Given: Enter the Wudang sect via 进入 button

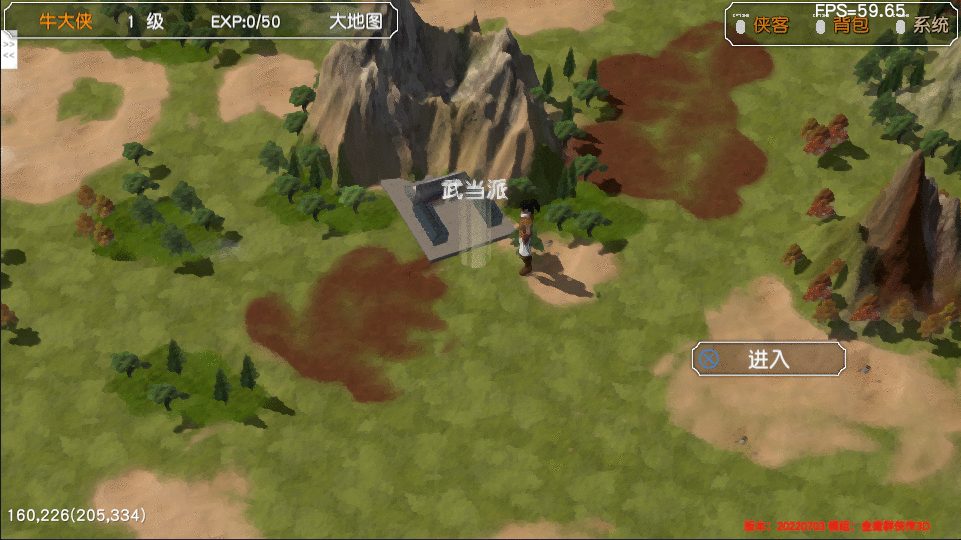Looking at the screenshot, I should pos(768,359).
